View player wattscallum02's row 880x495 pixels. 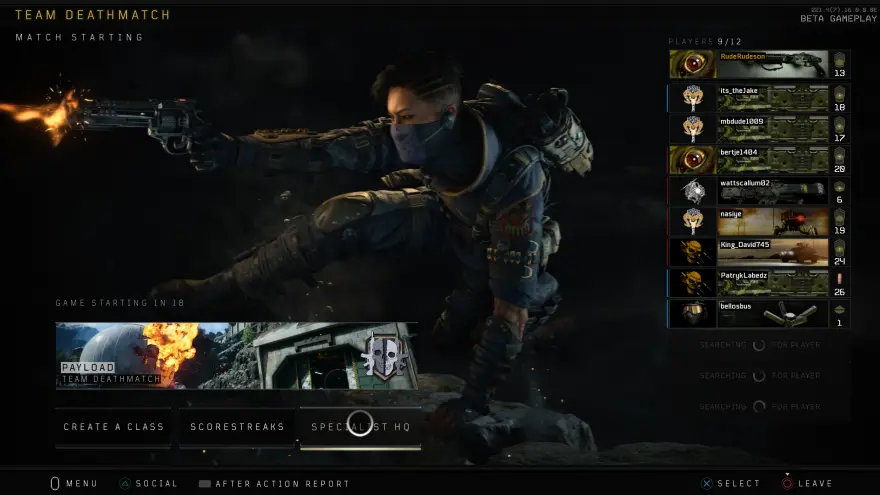758,191
